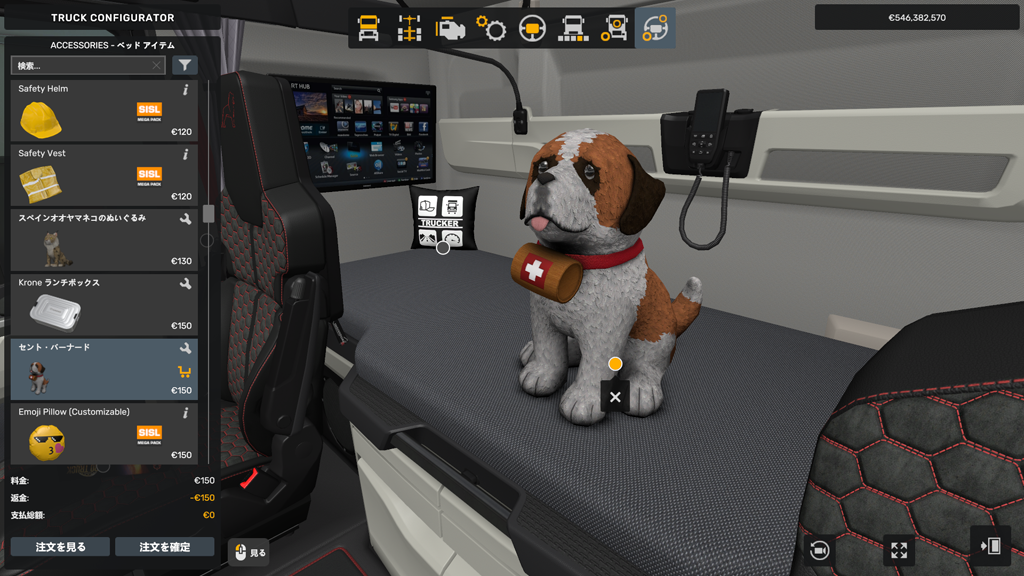Toggle fullscreen preview with arrows icon
1024x576 pixels.
point(898,550)
